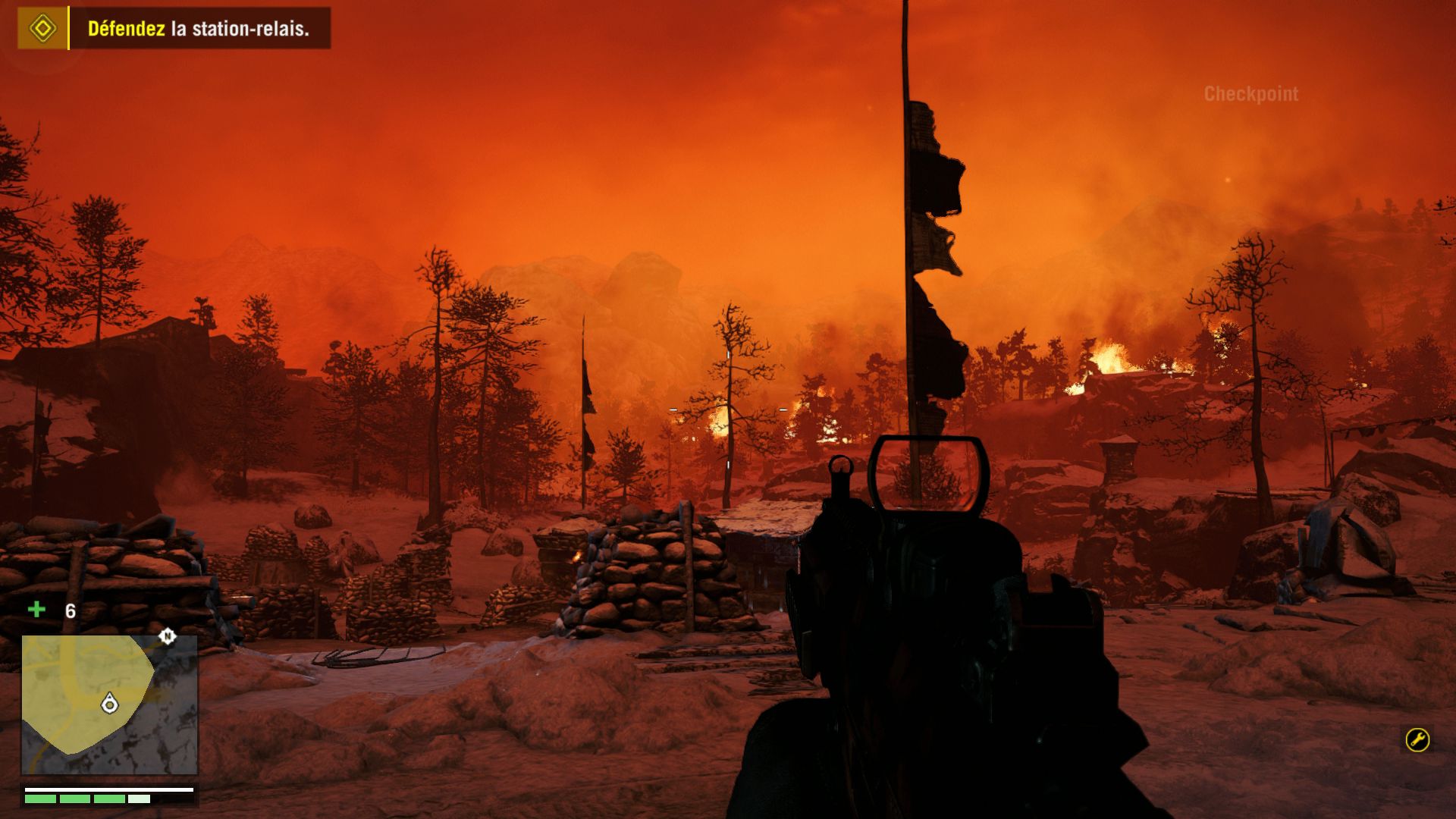Screen dimensions: 1456x819
Task: Click the yellow wrench icon
Action: pos(1417,739)
